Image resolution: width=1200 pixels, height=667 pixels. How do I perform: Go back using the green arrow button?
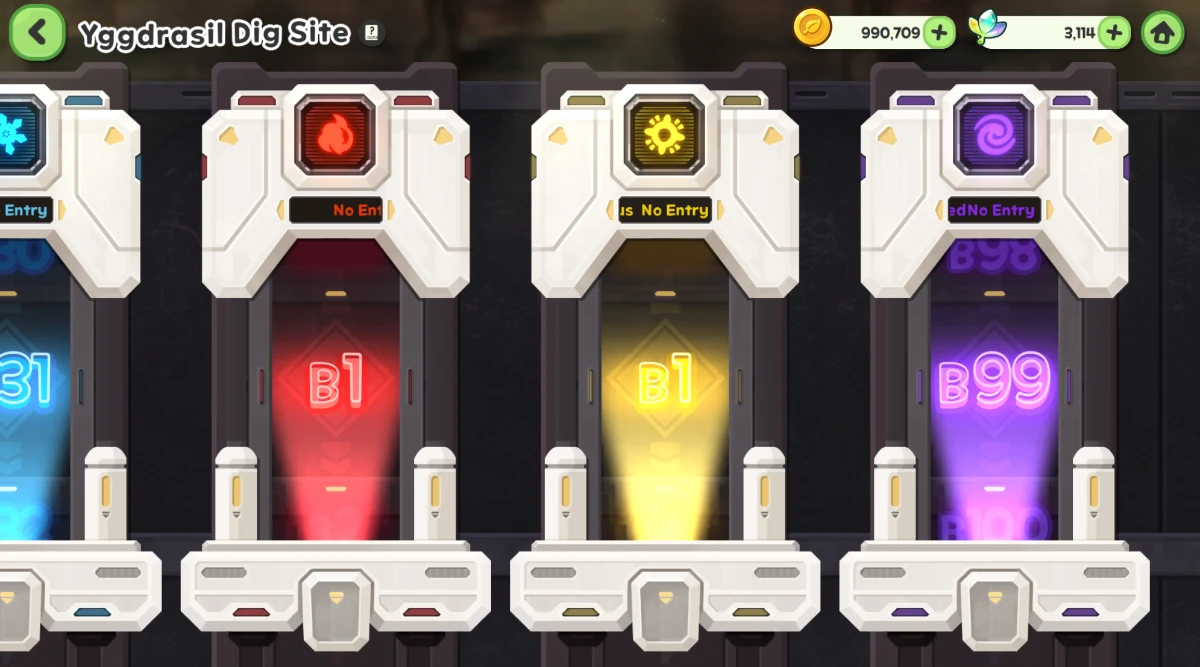[37, 32]
